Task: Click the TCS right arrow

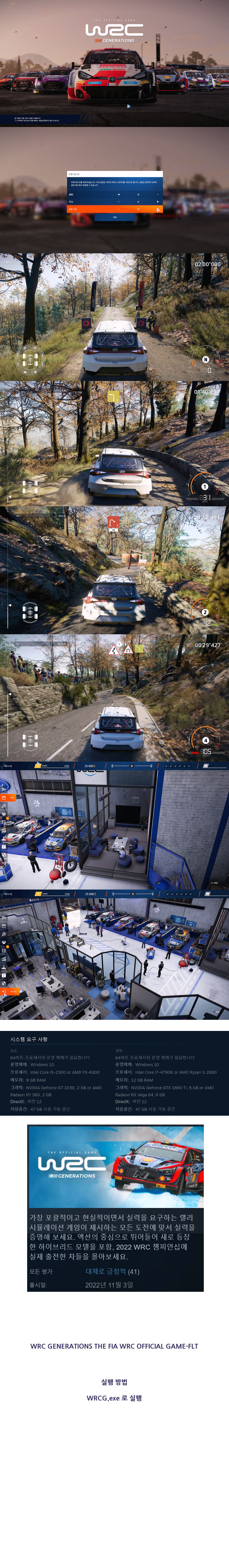Action: coord(158,202)
